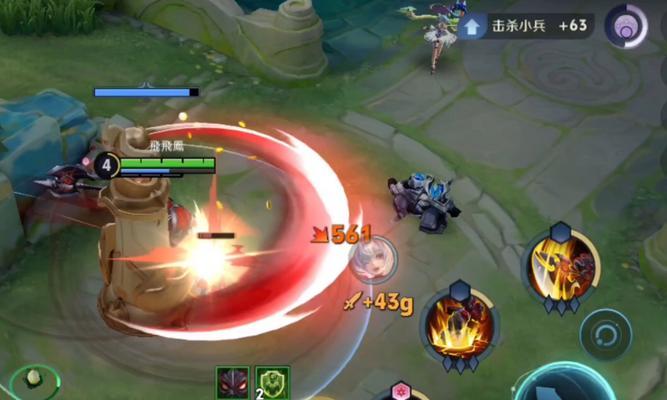Select the green shield buff icon
This screenshot has height=400, width=667.
pos(272,383)
